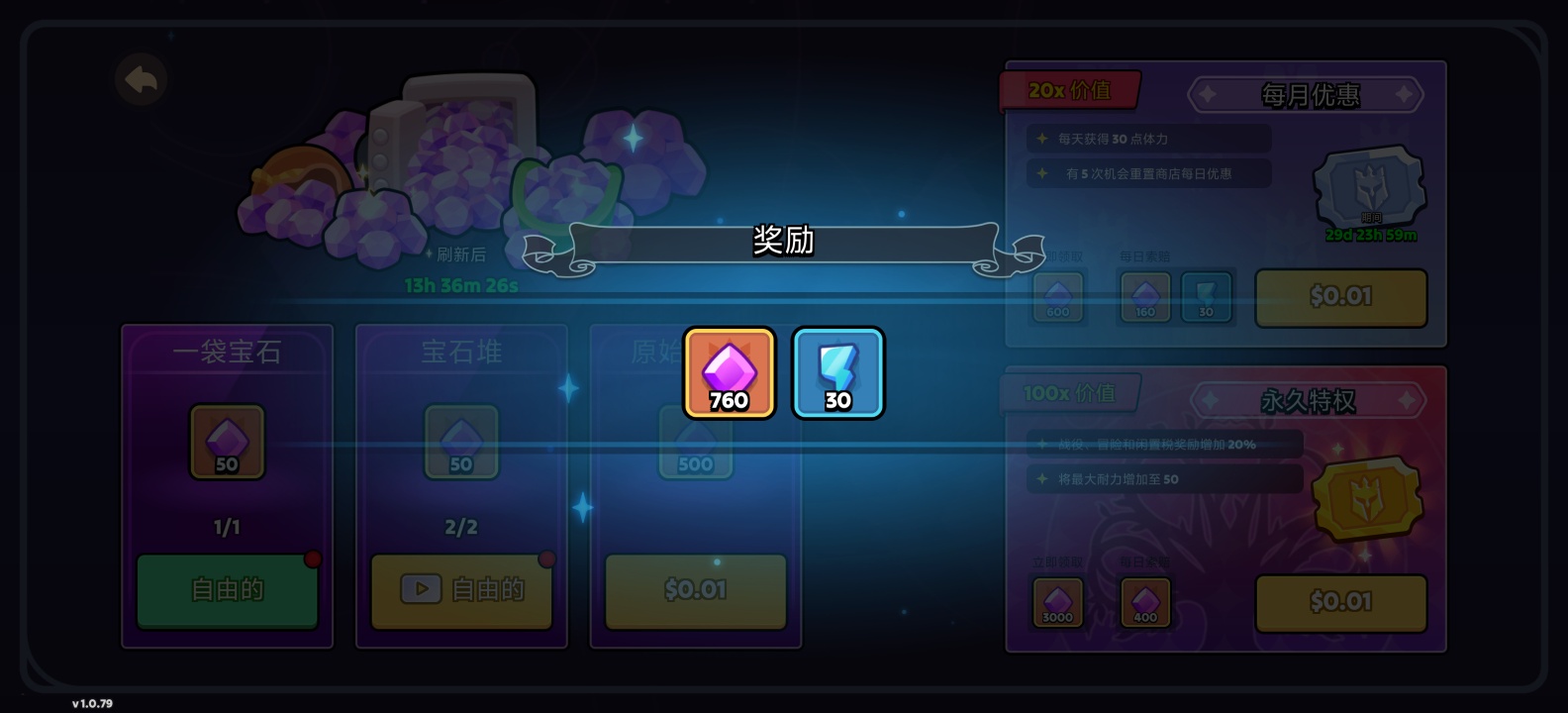This screenshot has width=1568, height=713.
Task: Select the 760 pink gem reward icon
Action: click(x=728, y=373)
